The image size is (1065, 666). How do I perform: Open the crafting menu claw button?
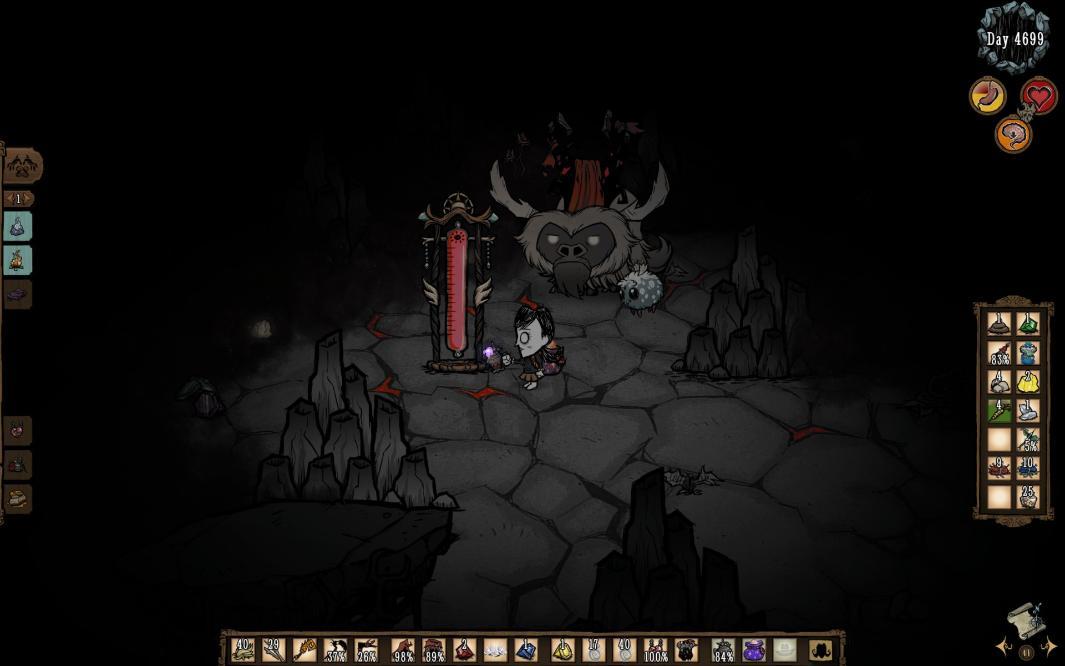tap(22, 164)
